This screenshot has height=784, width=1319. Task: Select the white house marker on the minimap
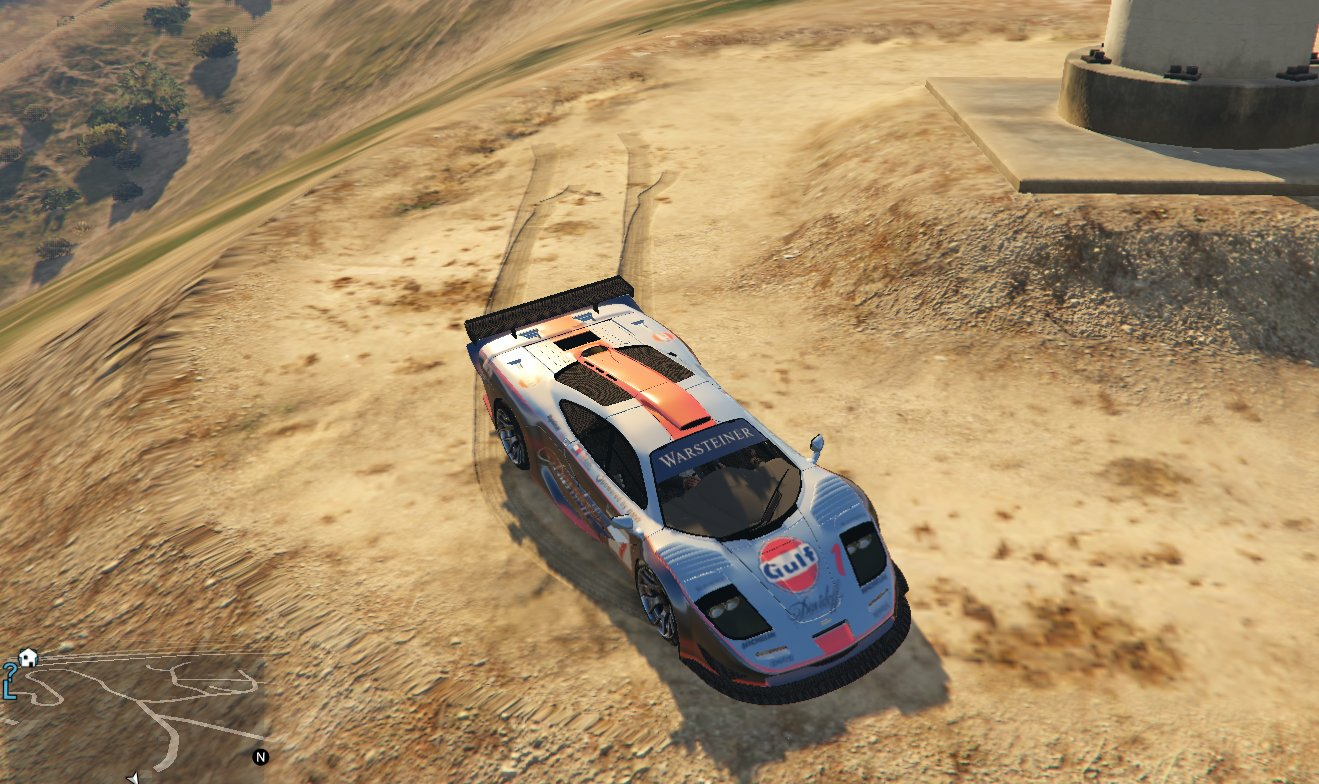[x=28, y=657]
